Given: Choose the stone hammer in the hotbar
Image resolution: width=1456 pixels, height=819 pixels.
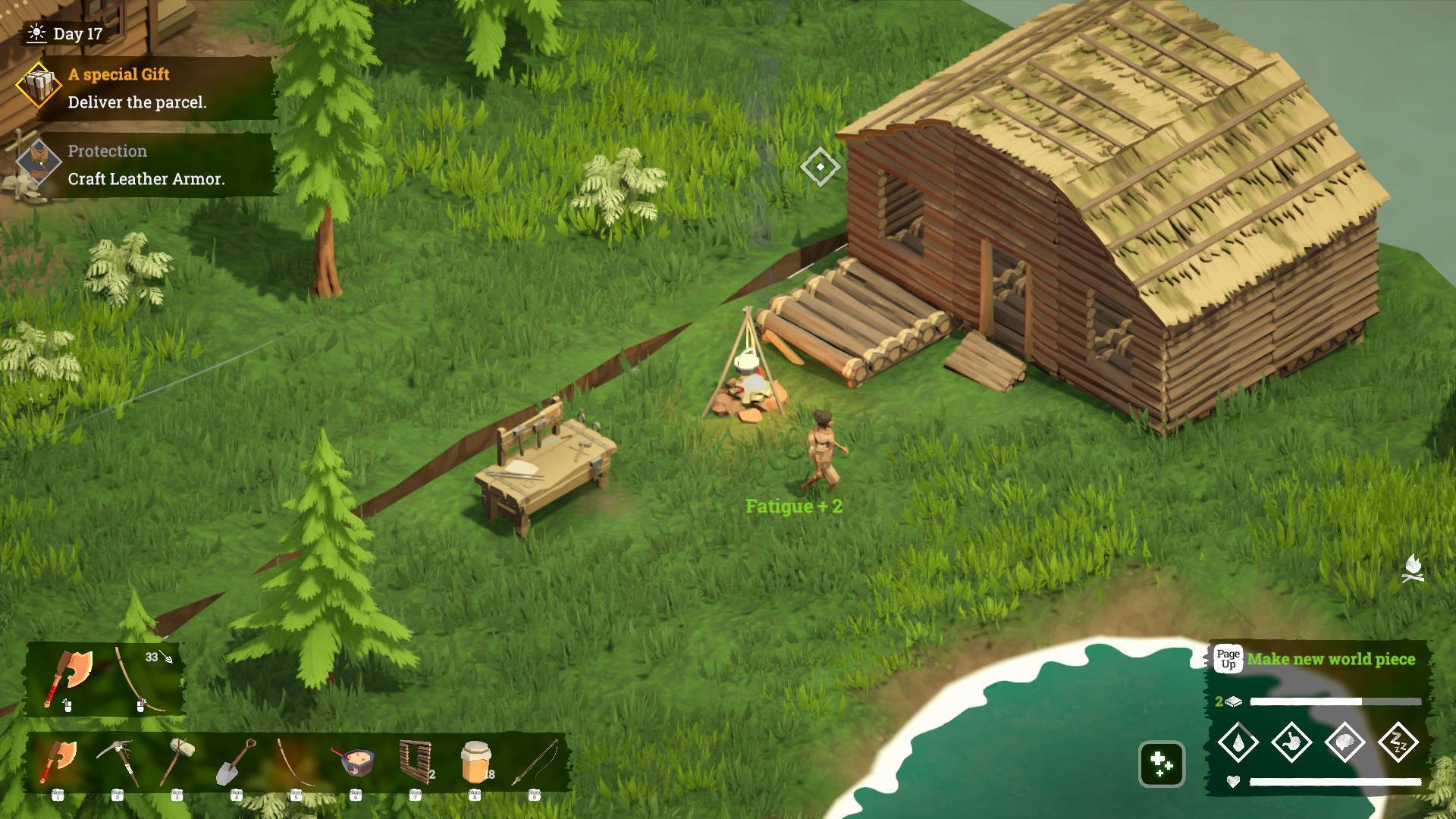Looking at the screenshot, I should 177,762.
